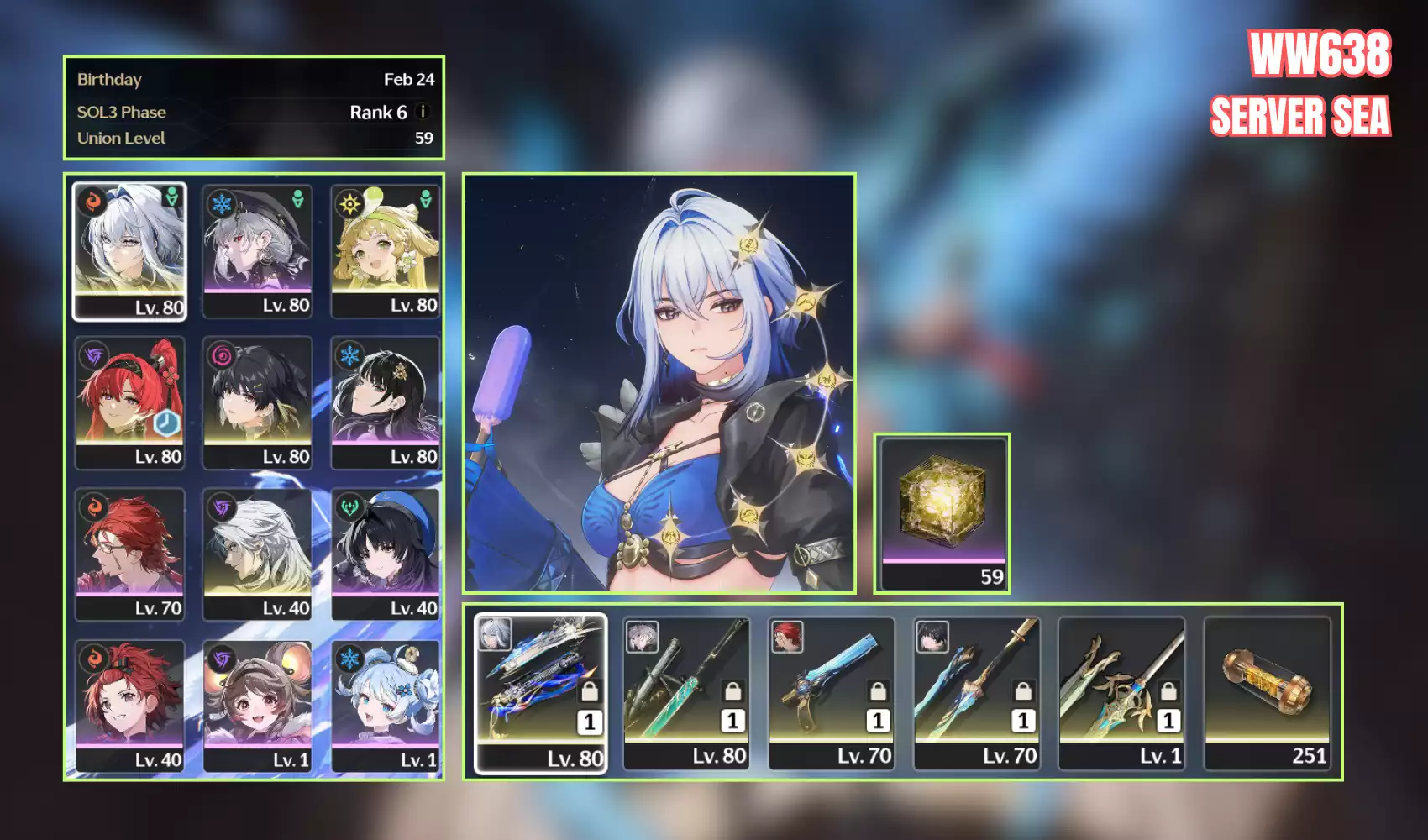Screen dimensions: 1428x840
Task: Select the blonde Spectro character portrait
Action: [x=386, y=250]
